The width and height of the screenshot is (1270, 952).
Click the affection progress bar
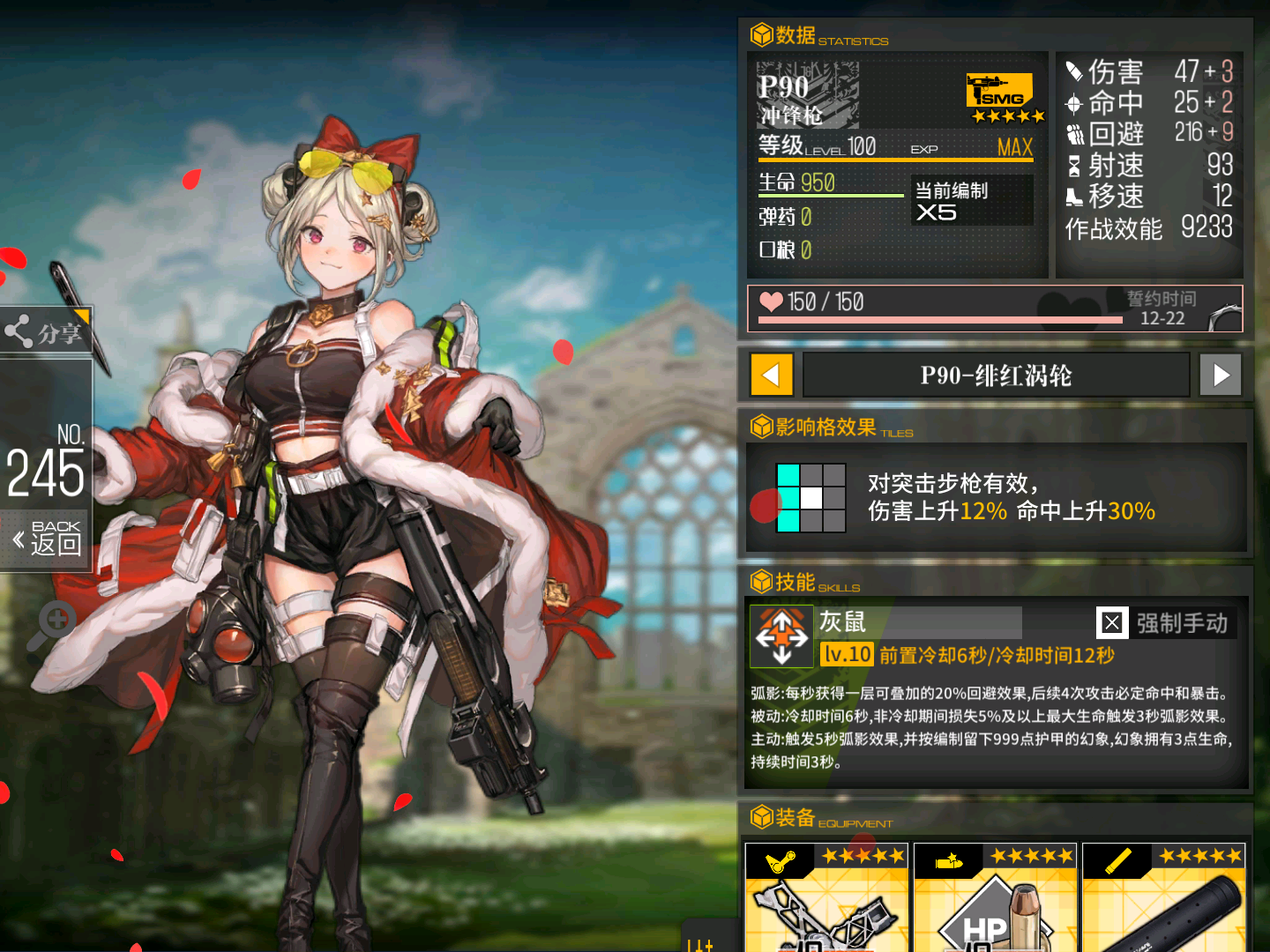point(939,320)
